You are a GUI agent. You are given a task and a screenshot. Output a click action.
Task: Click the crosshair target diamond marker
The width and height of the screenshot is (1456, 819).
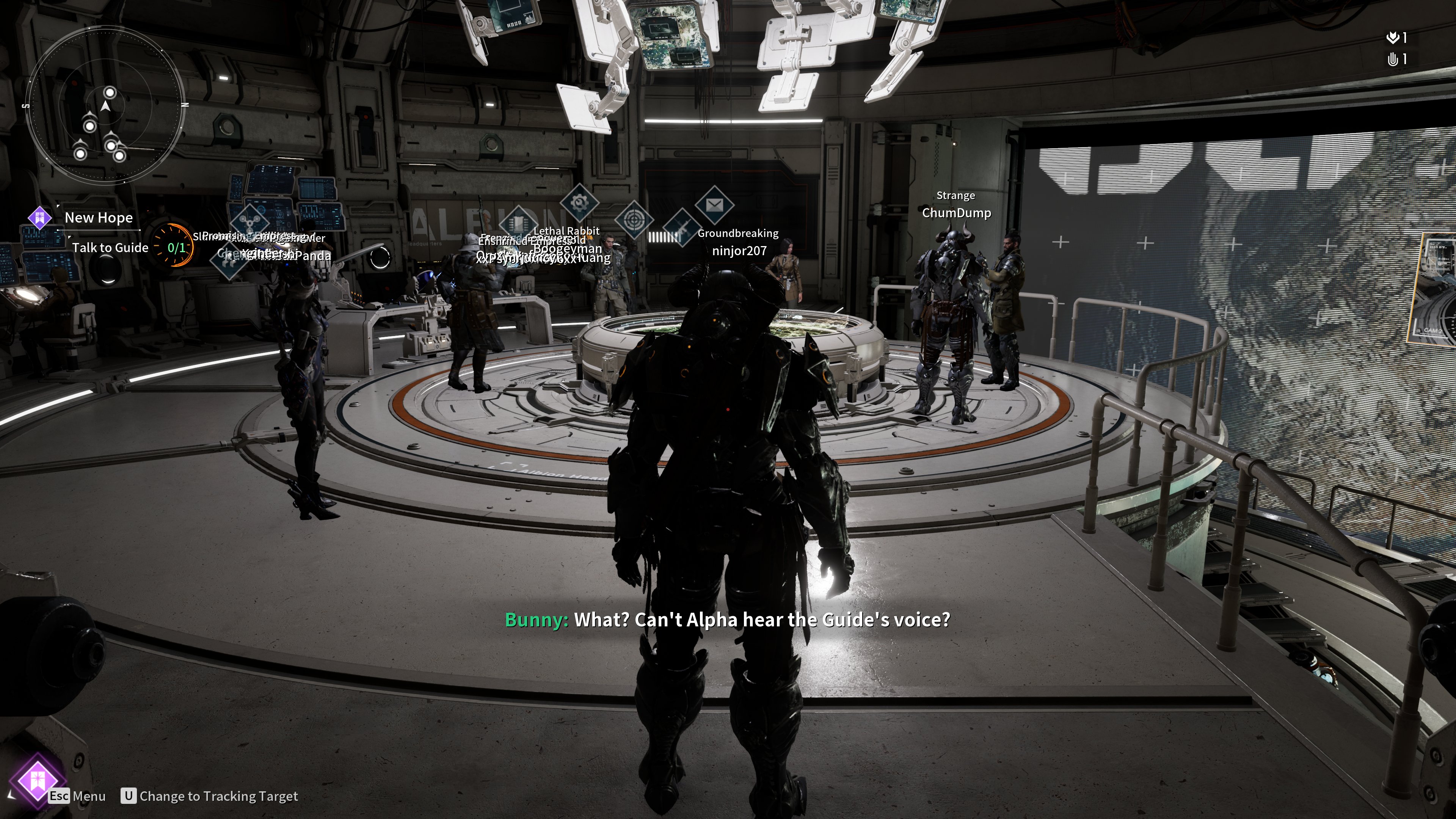tap(634, 219)
